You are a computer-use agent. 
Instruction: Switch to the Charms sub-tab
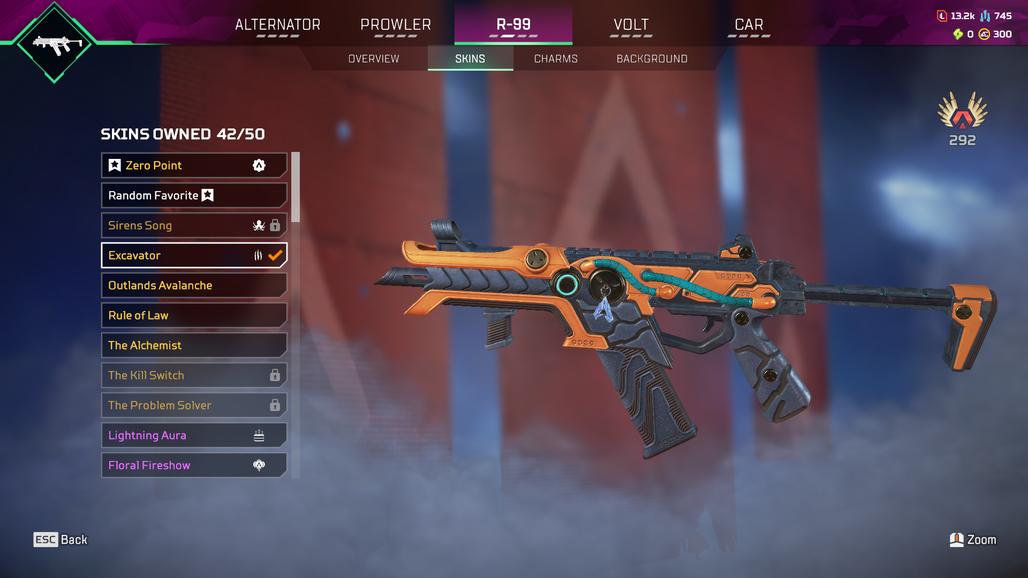coord(555,59)
